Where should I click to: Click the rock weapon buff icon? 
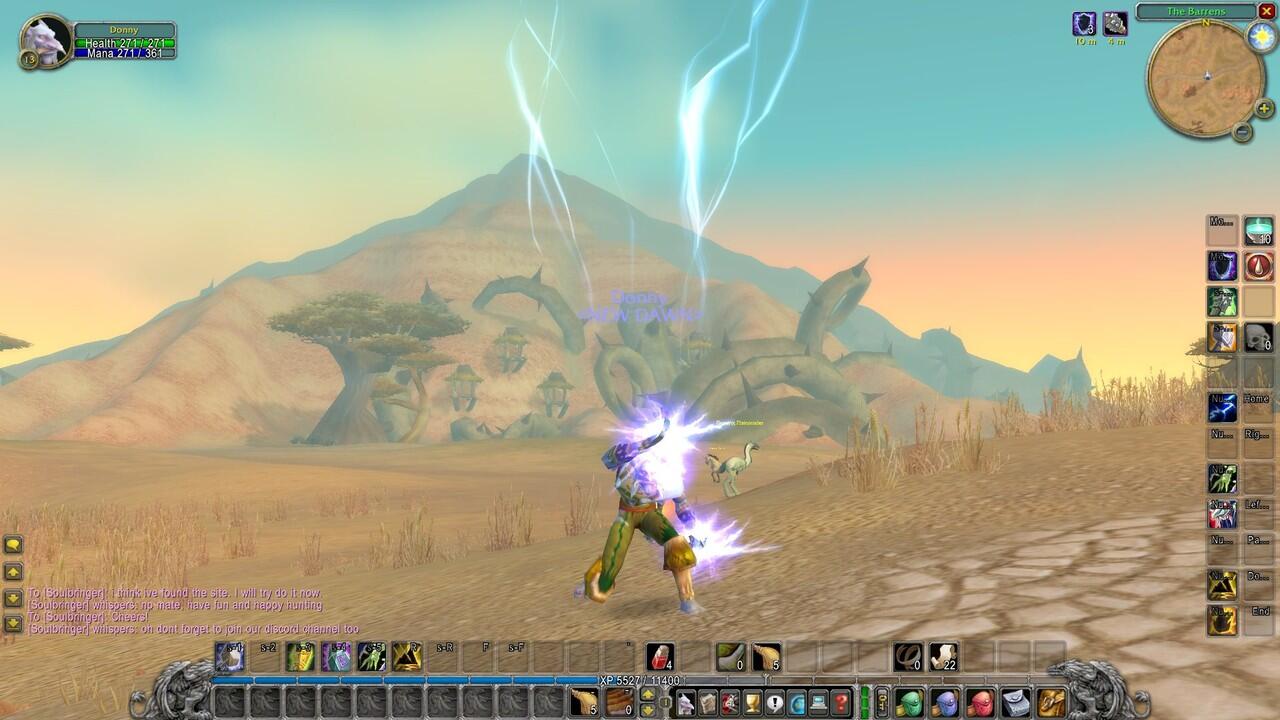point(1115,24)
